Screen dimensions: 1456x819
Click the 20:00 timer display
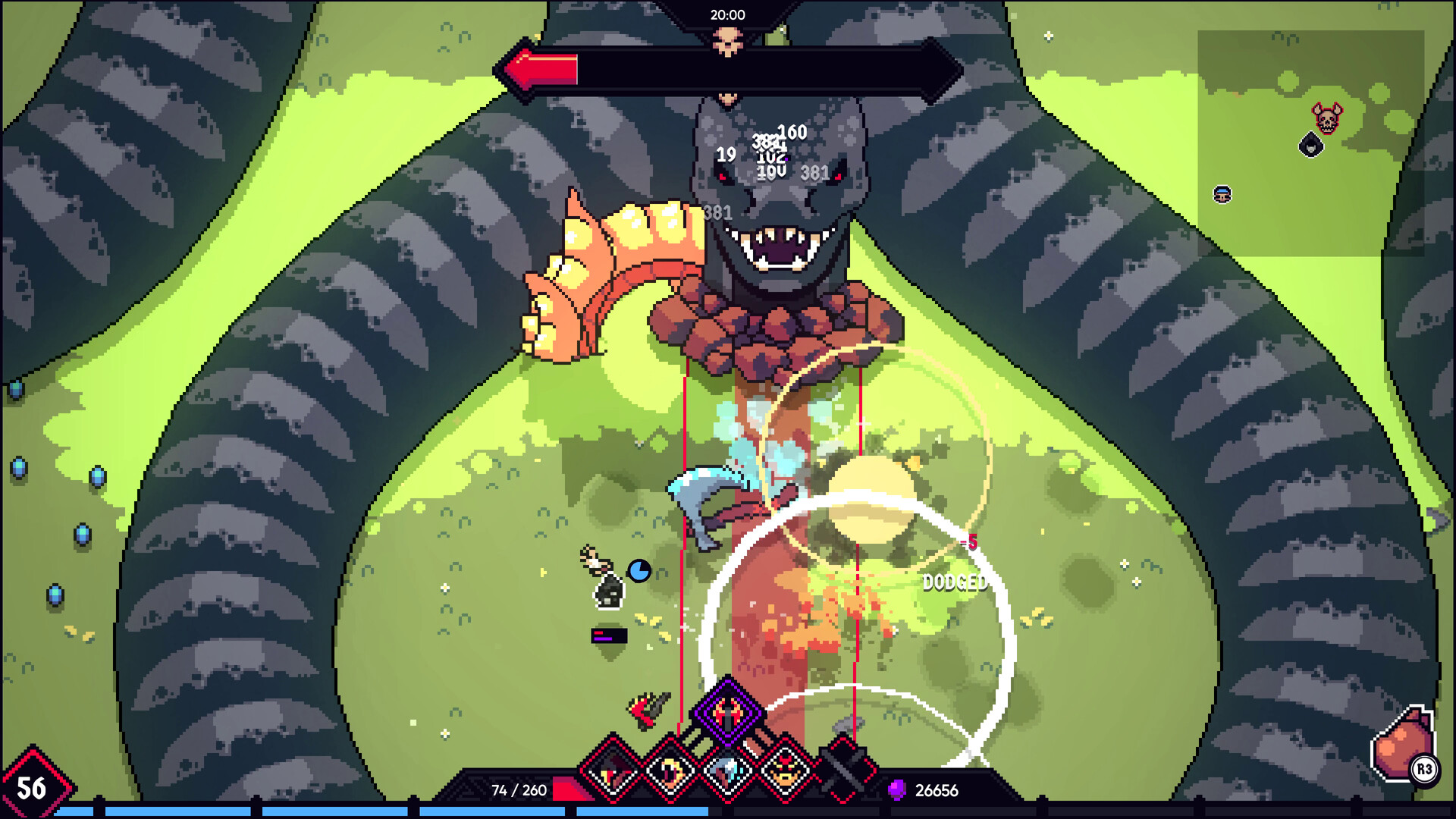(x=726, y=14)
